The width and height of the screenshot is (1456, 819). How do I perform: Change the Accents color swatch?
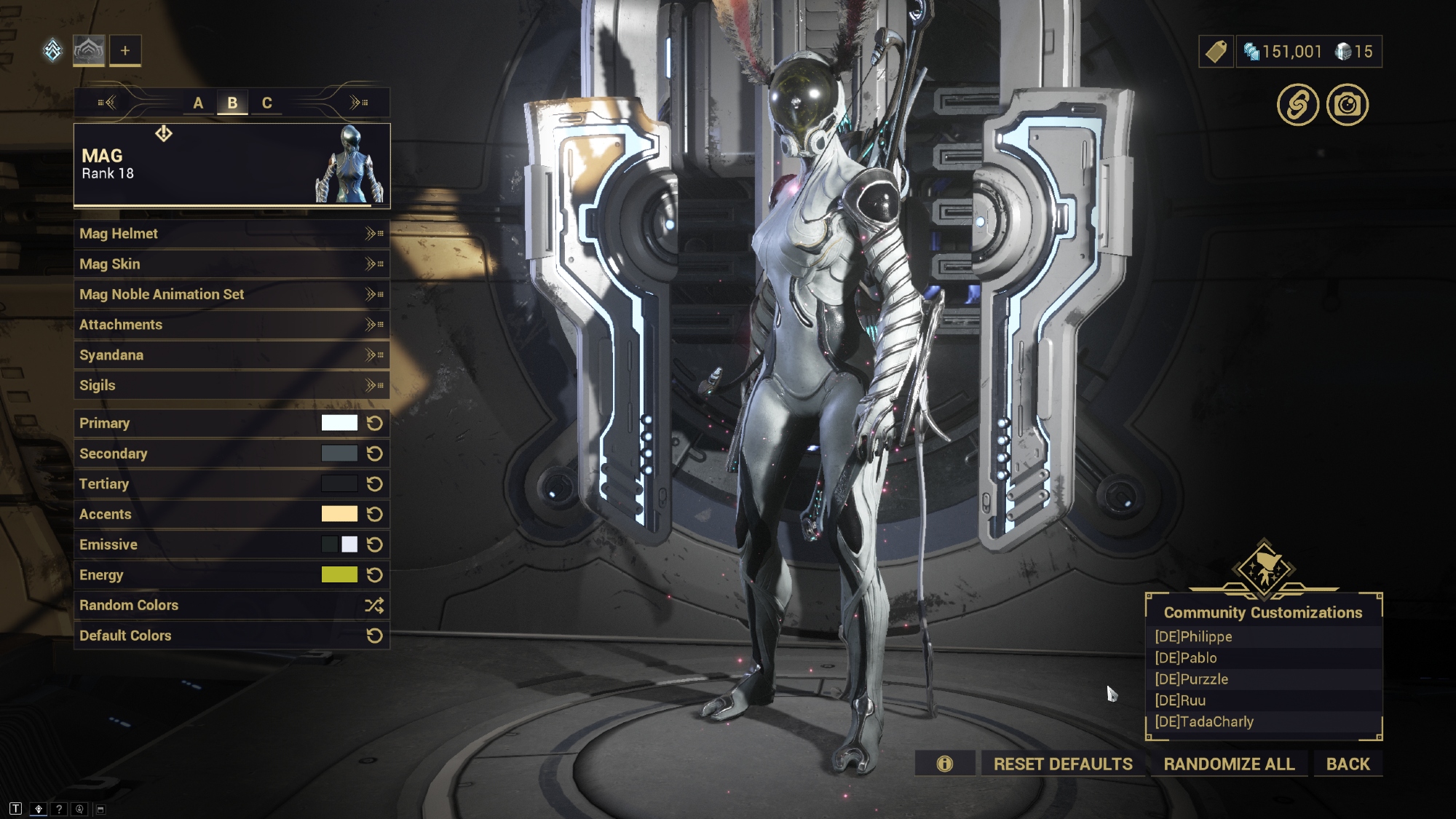[339, 514]
